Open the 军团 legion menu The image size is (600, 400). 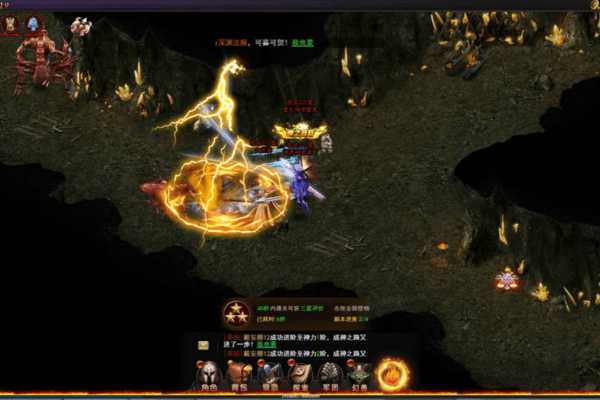tap(329, 377)
